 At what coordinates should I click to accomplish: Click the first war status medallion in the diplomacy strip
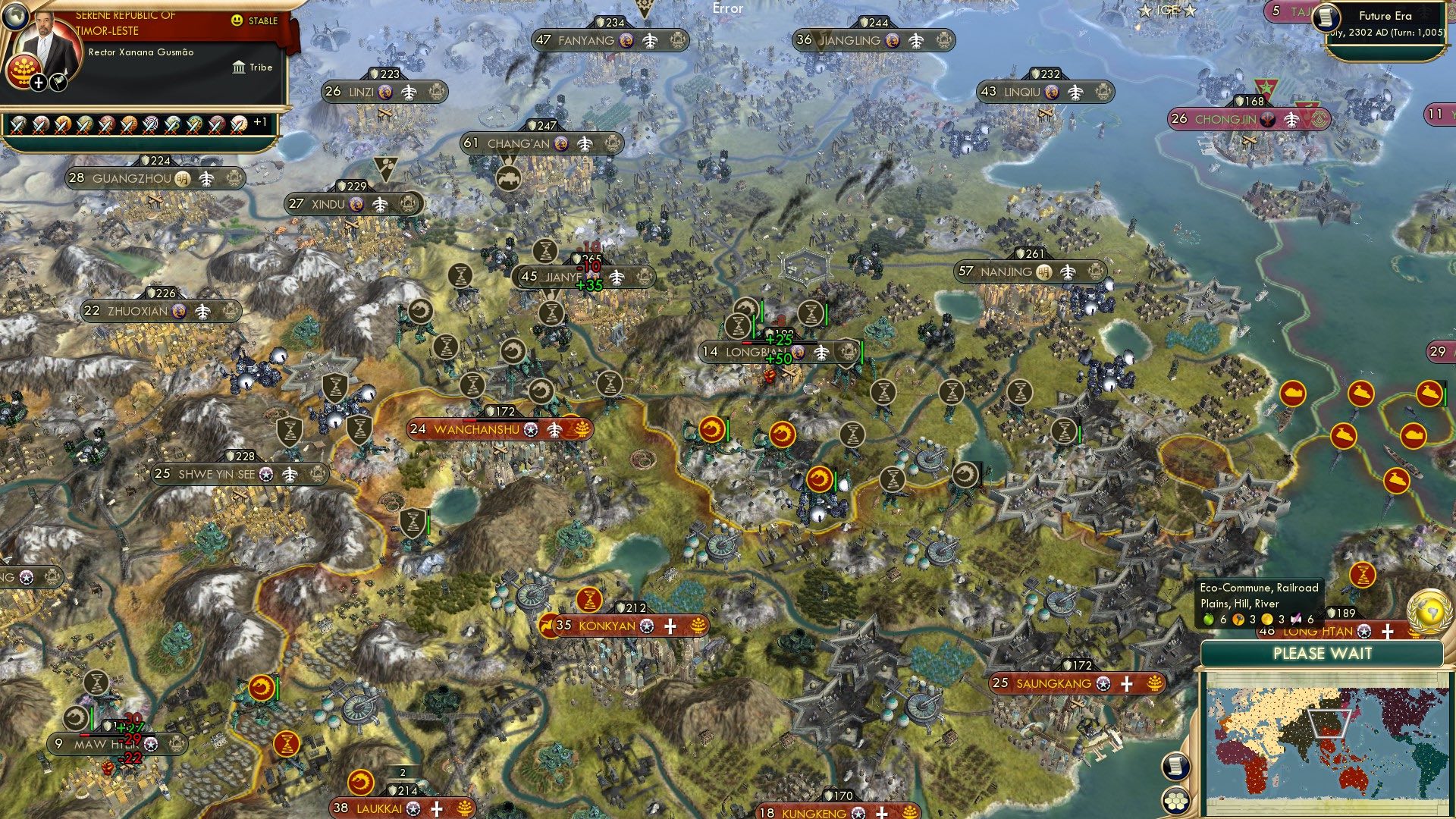click(18, 124)
